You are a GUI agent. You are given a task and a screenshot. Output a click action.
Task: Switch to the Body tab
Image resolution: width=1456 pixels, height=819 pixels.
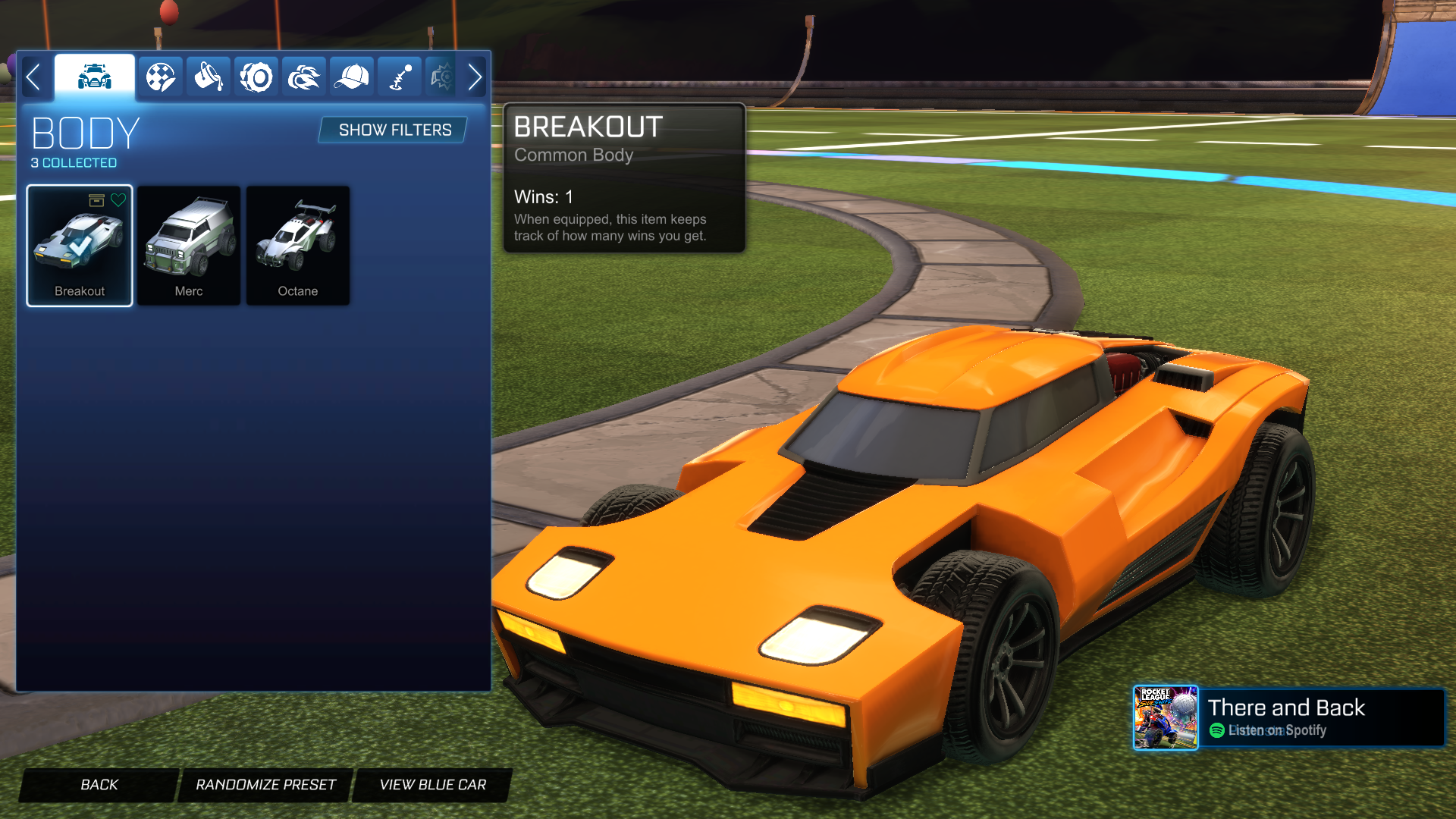[x=95, y=77]
